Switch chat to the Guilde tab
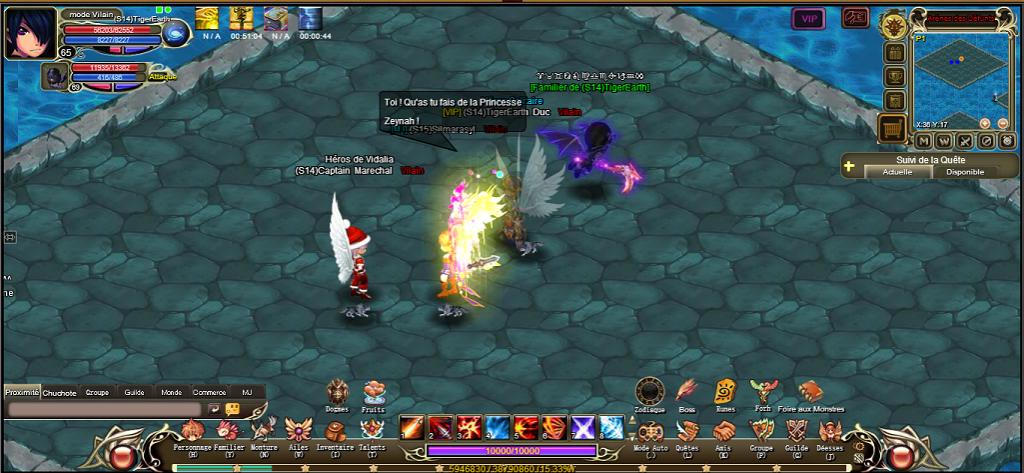 coord(134,393)
